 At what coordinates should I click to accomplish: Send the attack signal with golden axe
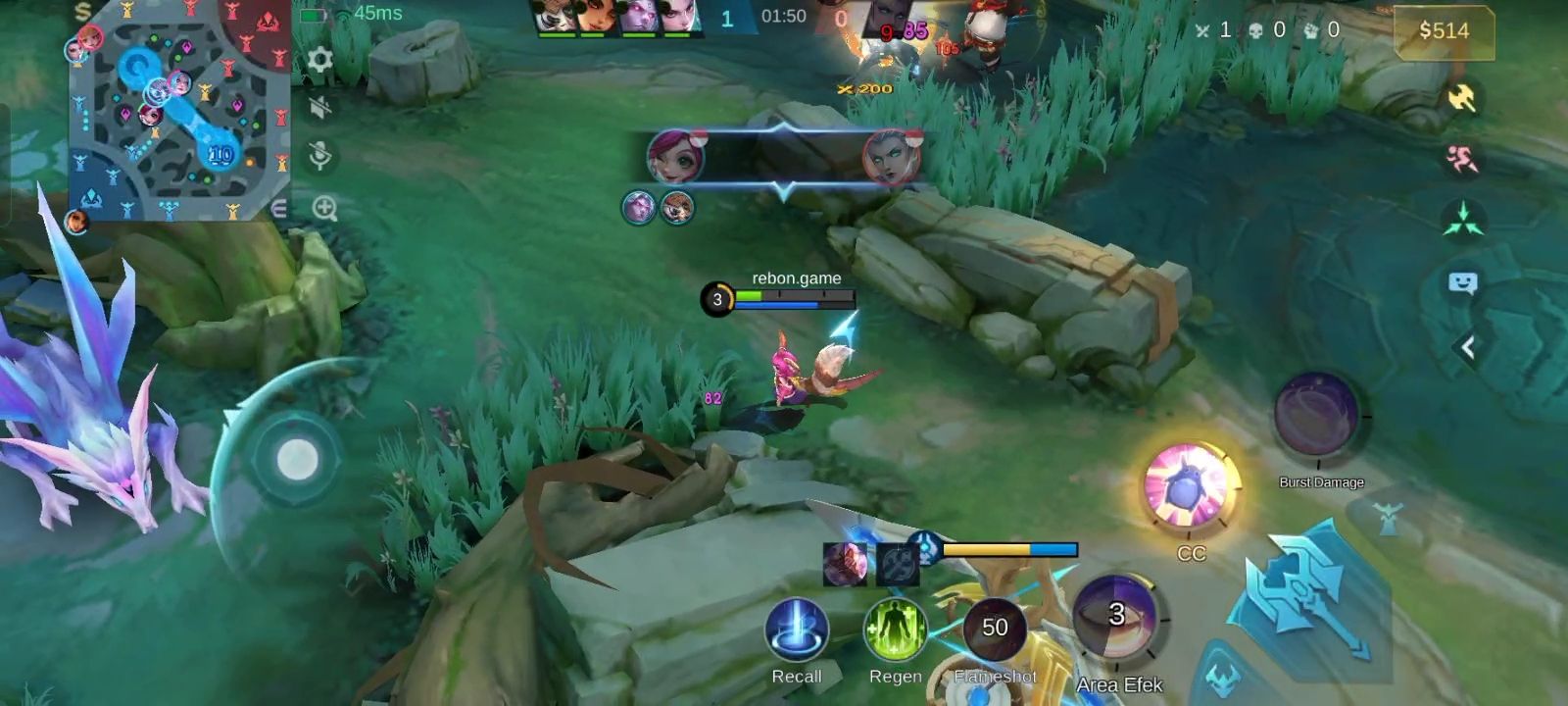(1461, 98)
